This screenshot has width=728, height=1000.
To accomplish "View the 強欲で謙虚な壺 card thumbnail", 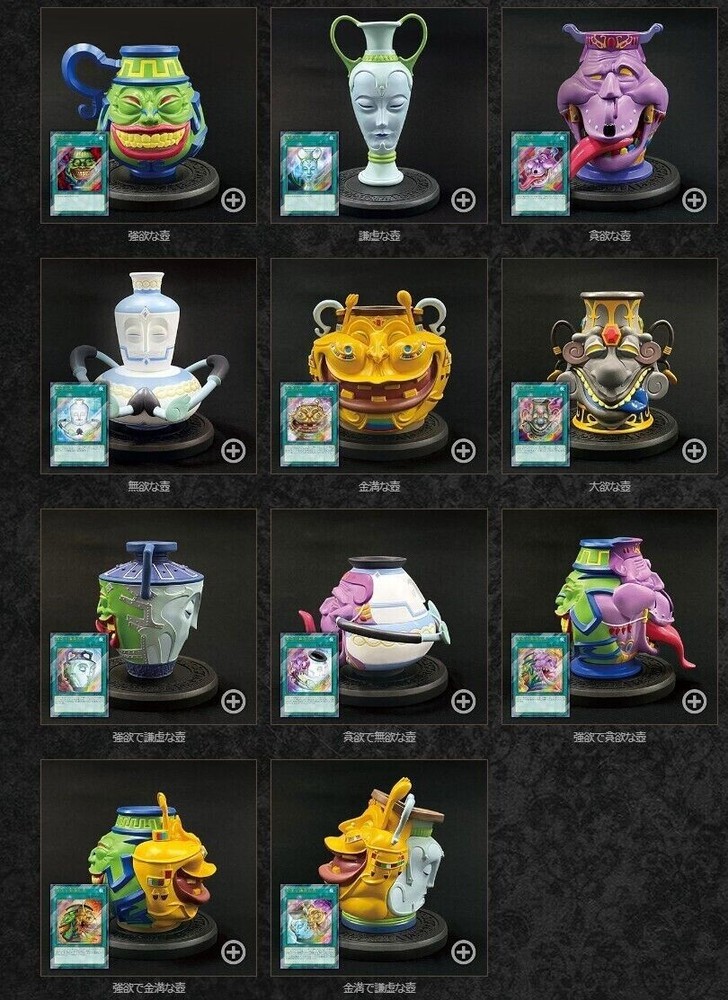I will click(79, 675).
